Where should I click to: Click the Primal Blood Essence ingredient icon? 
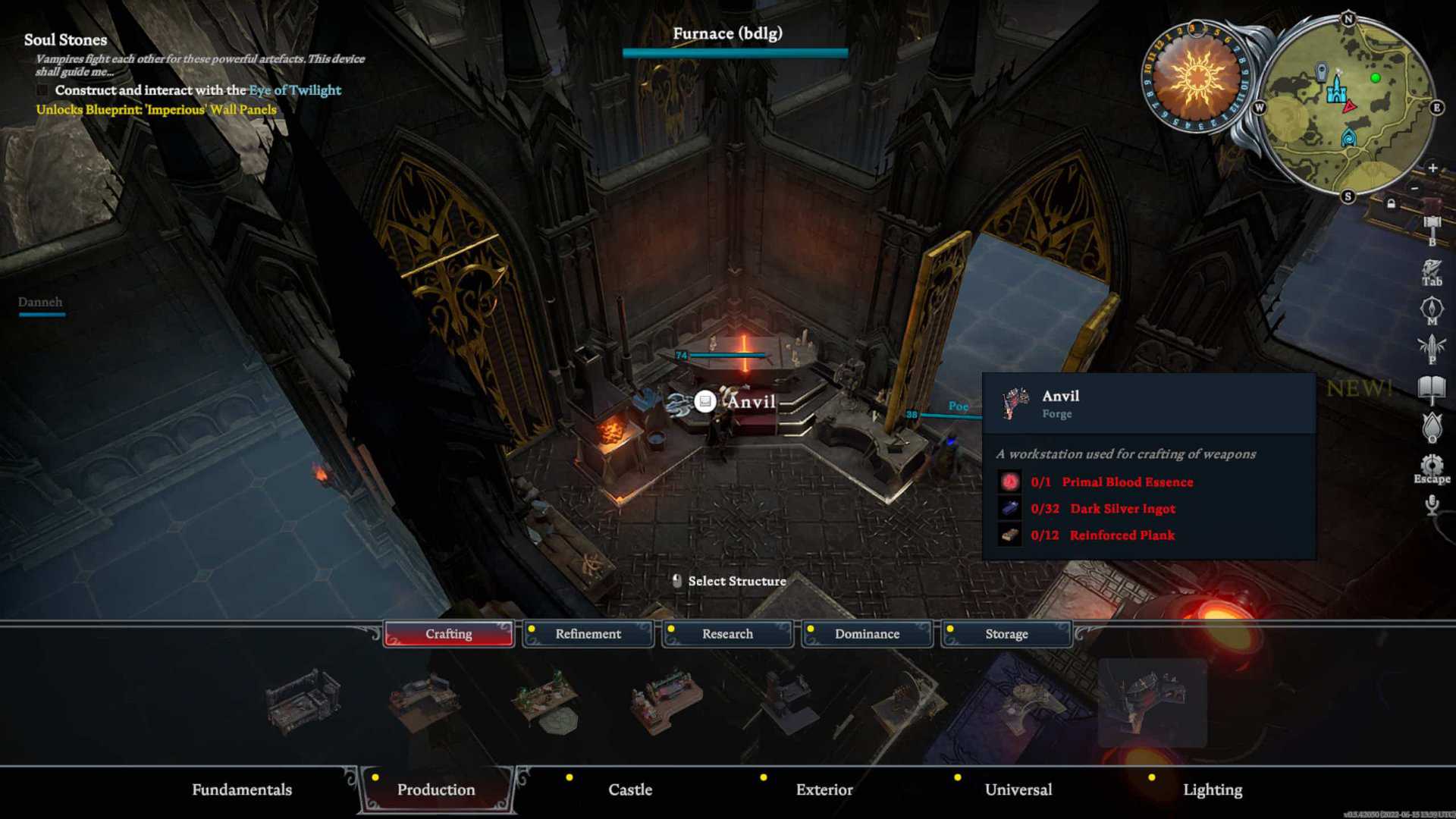1009,482
